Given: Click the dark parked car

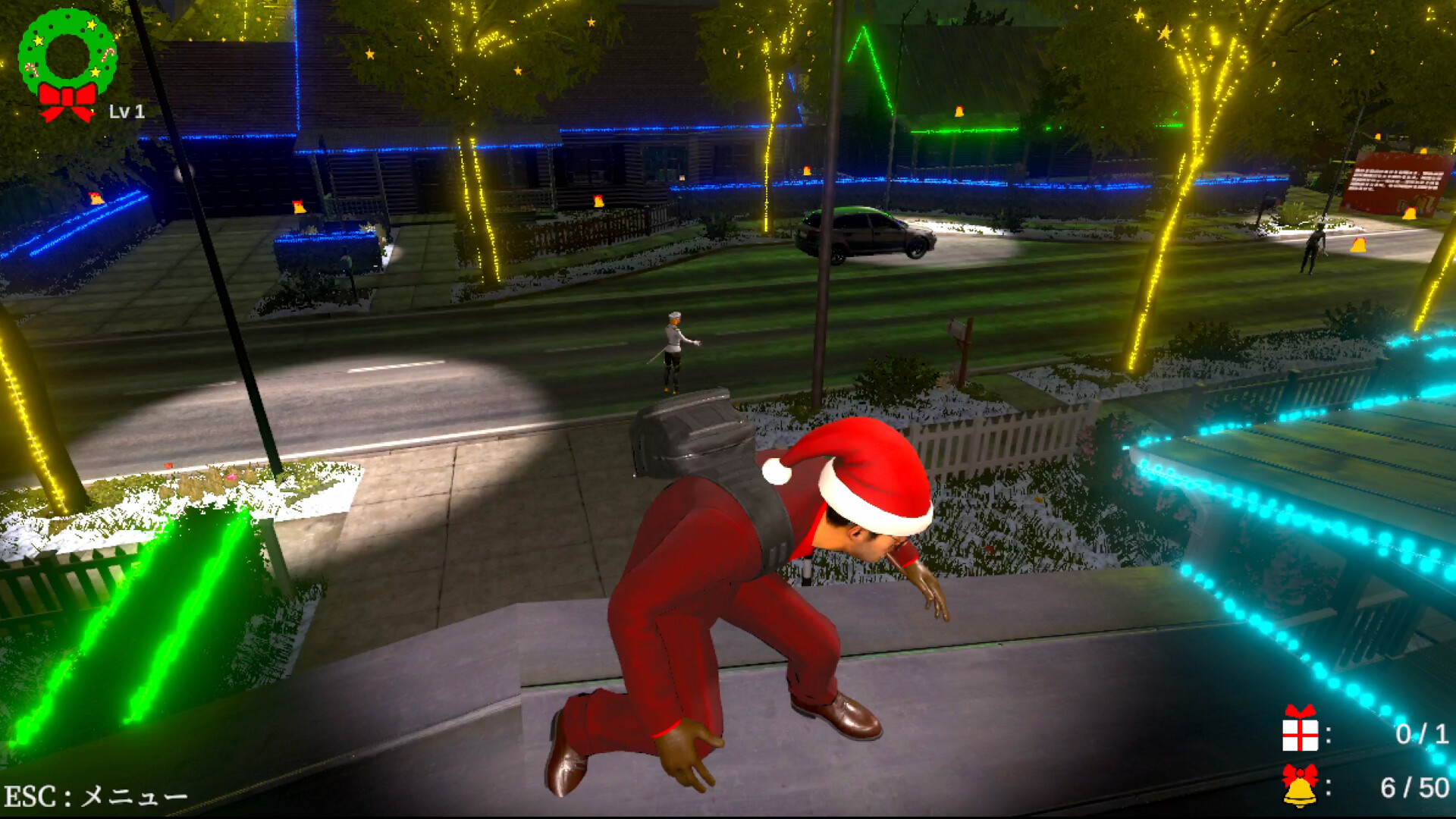Looking at the screenshot, I should 864,235.
